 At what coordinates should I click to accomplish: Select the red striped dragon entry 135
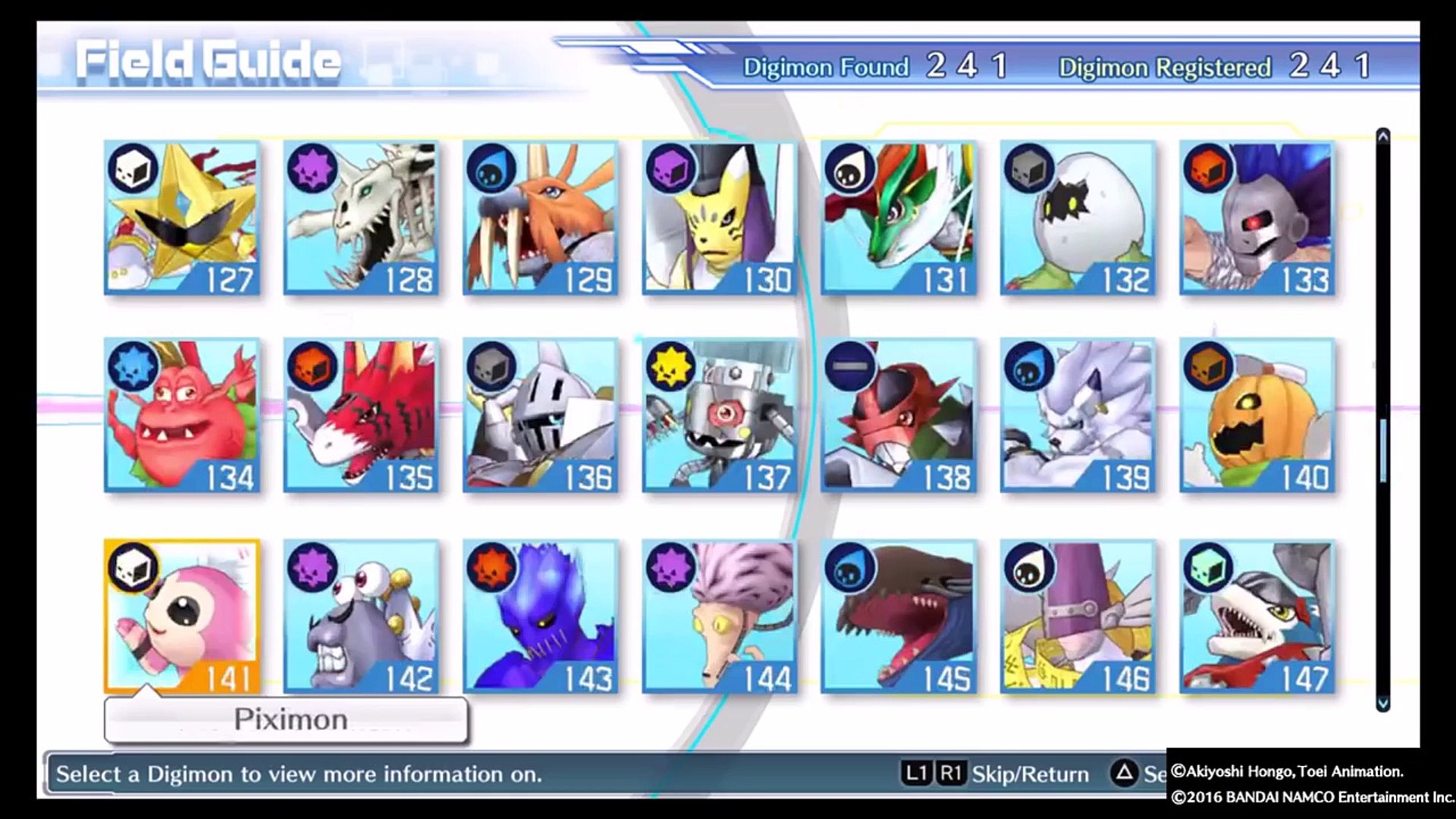click(x=361, y=415)
